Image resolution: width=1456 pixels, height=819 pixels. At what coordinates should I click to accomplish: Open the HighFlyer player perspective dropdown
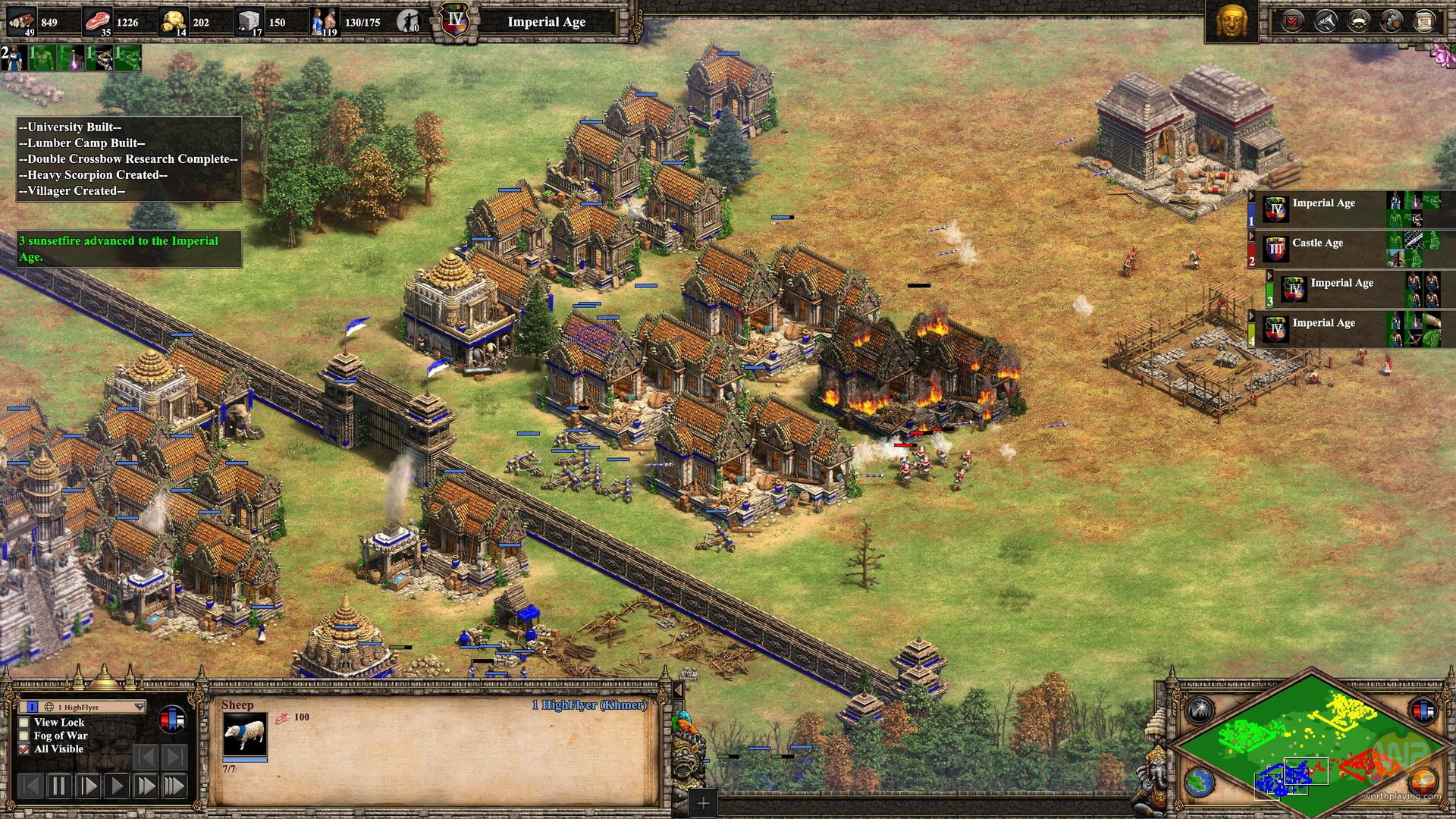click(x=139, y=707)
